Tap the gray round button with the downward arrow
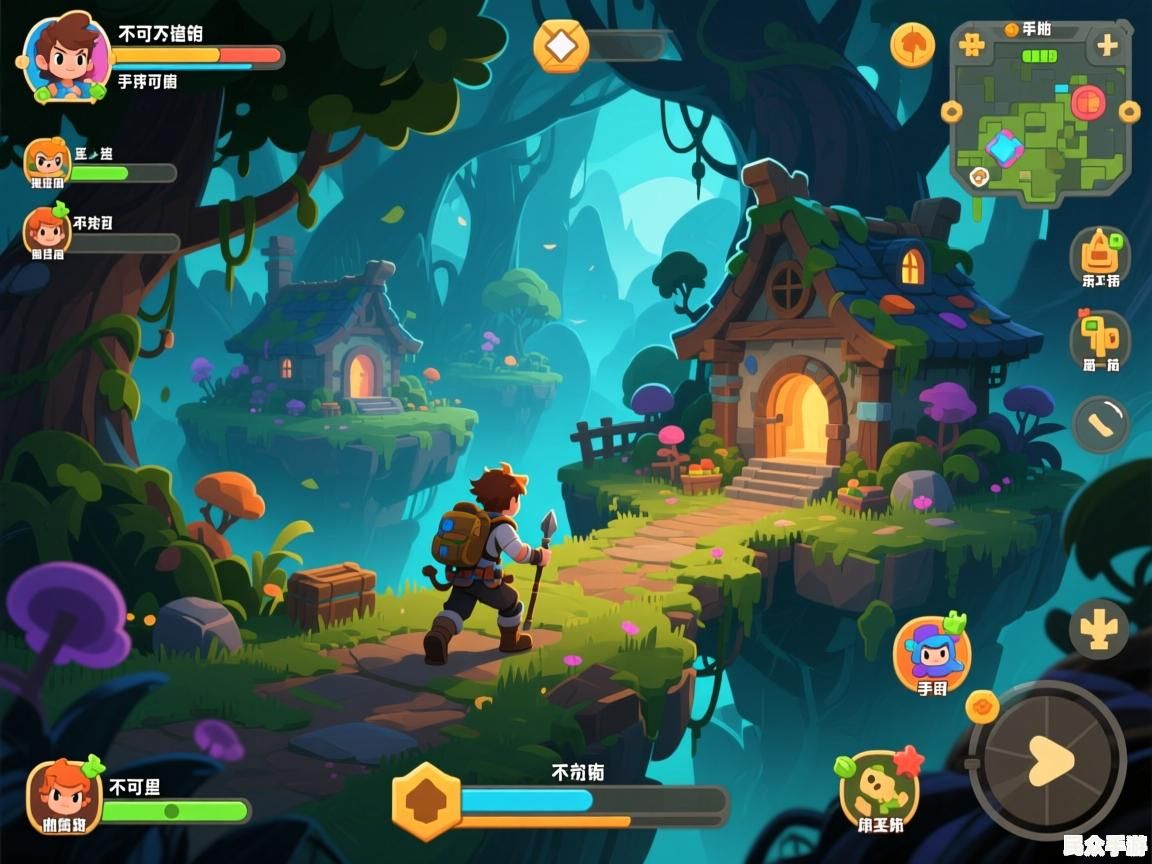1152x864 pixels. pos(1098,630)
